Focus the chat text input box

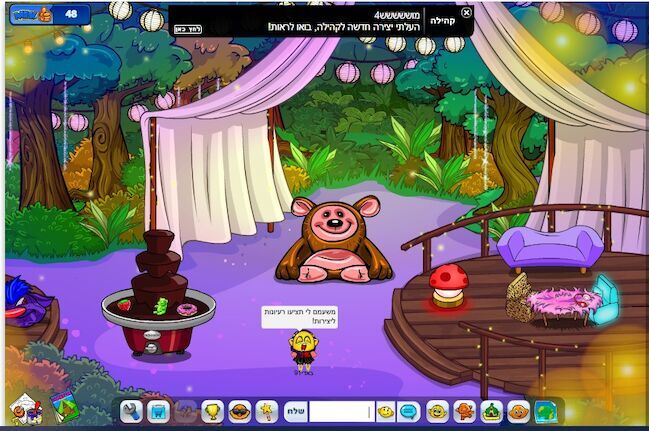[x=340, y=411]
